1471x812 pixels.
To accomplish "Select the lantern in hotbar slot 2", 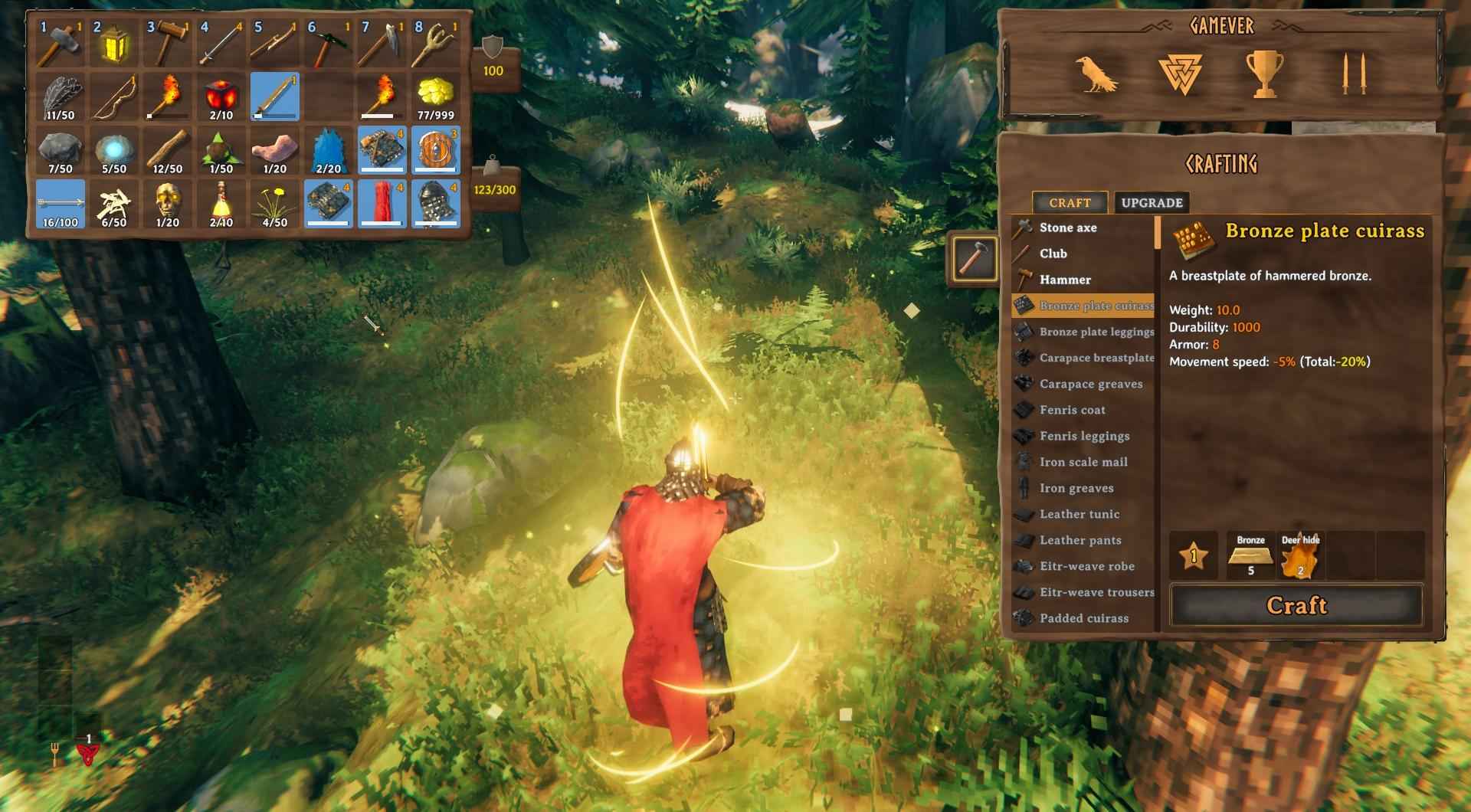I will (114, 44).
